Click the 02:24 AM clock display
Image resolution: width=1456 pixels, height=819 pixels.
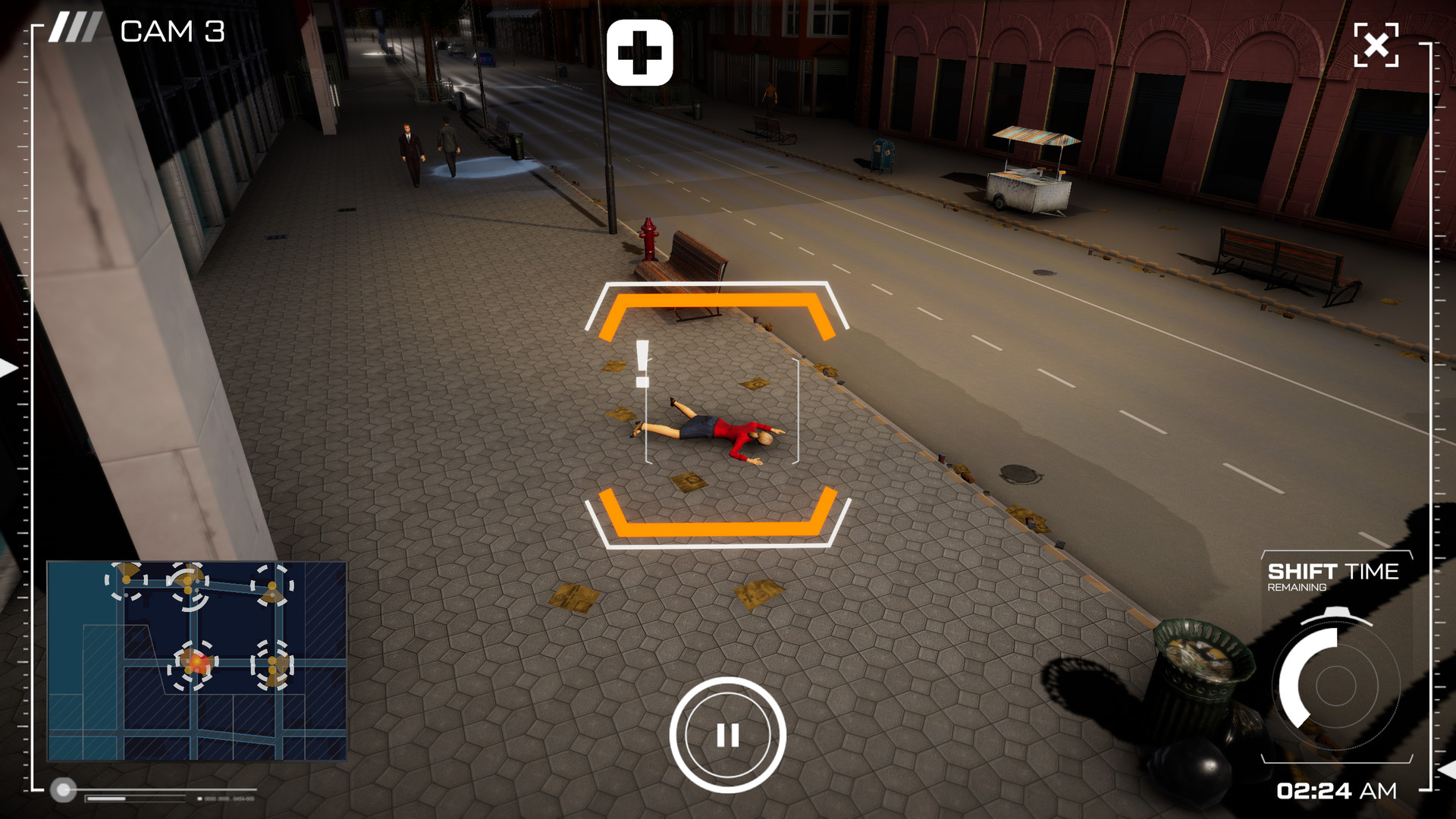pyautogui.click(x=1335, y=791)
